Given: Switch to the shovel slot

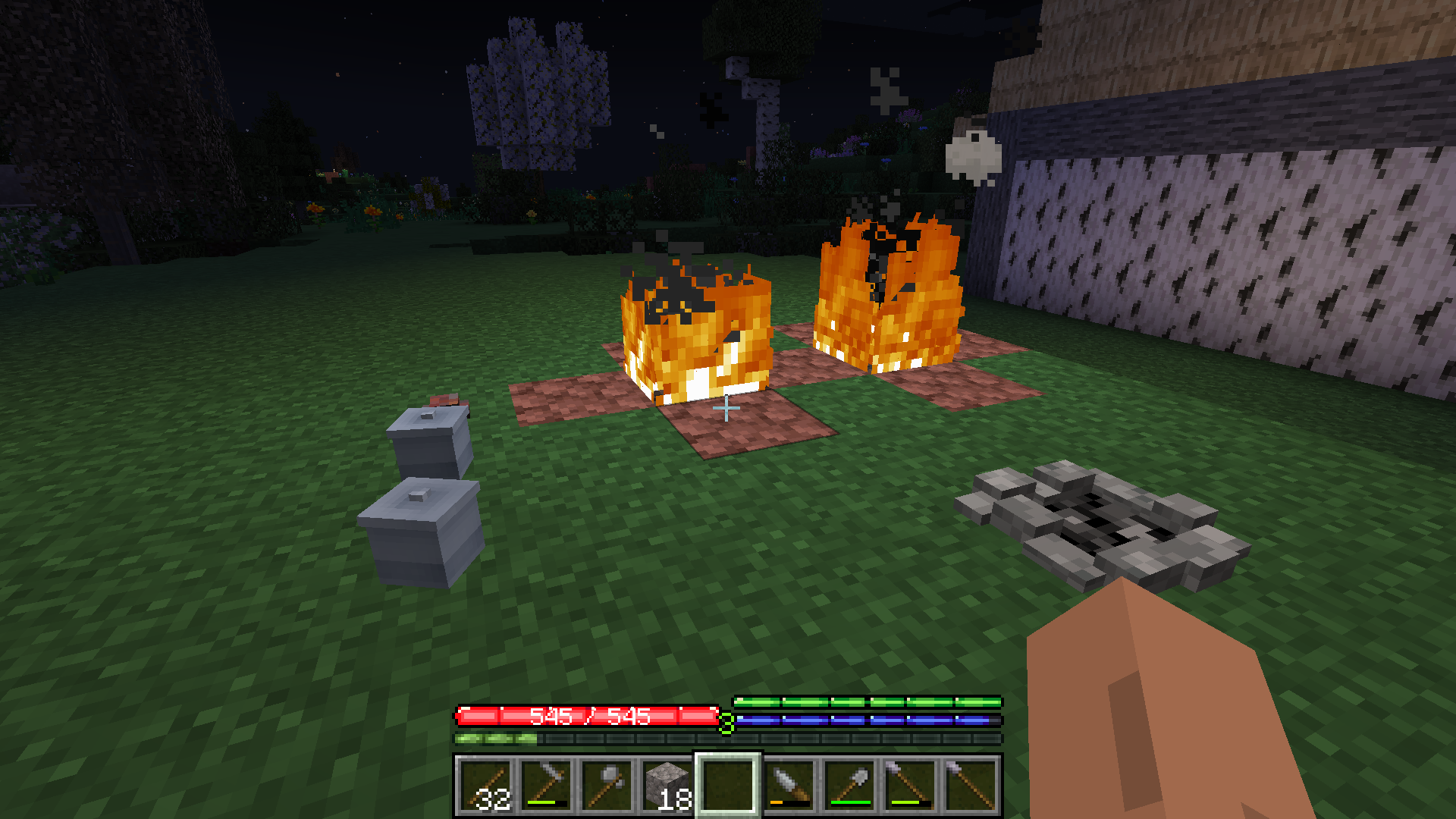Looking at the screenshot, I should tap(849, 784).
